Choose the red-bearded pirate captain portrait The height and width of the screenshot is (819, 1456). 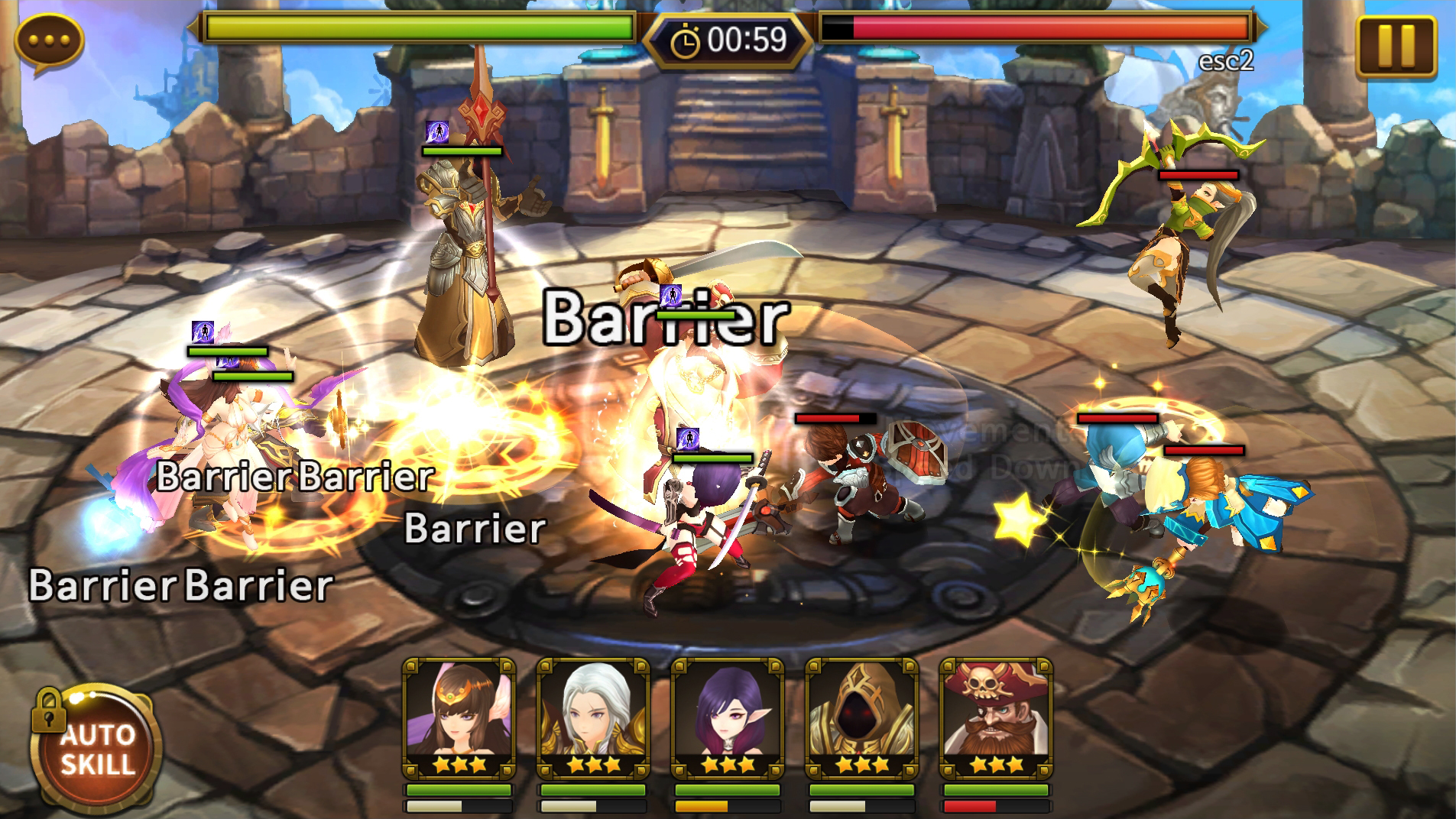tap(996, 717)
